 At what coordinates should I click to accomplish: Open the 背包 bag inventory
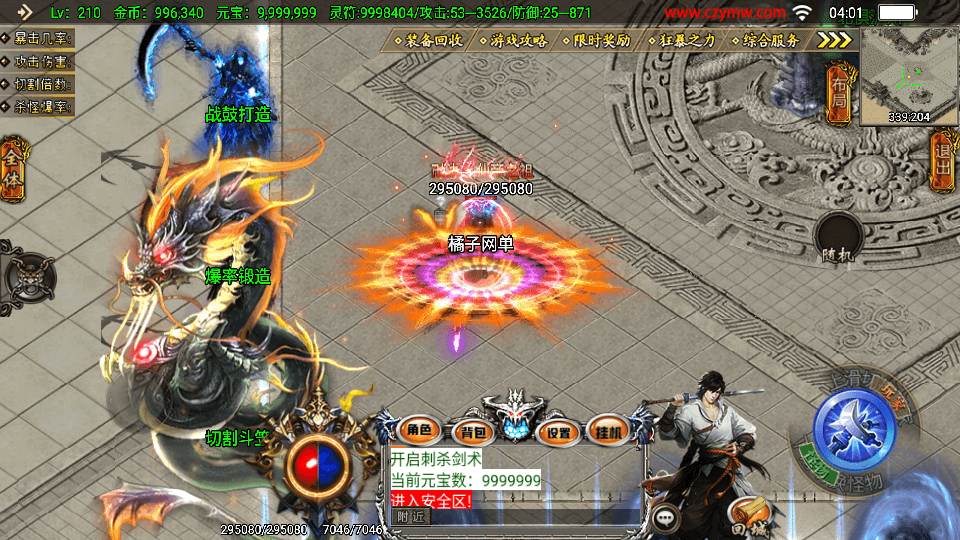pyautogui.click(x=469, y=432)
